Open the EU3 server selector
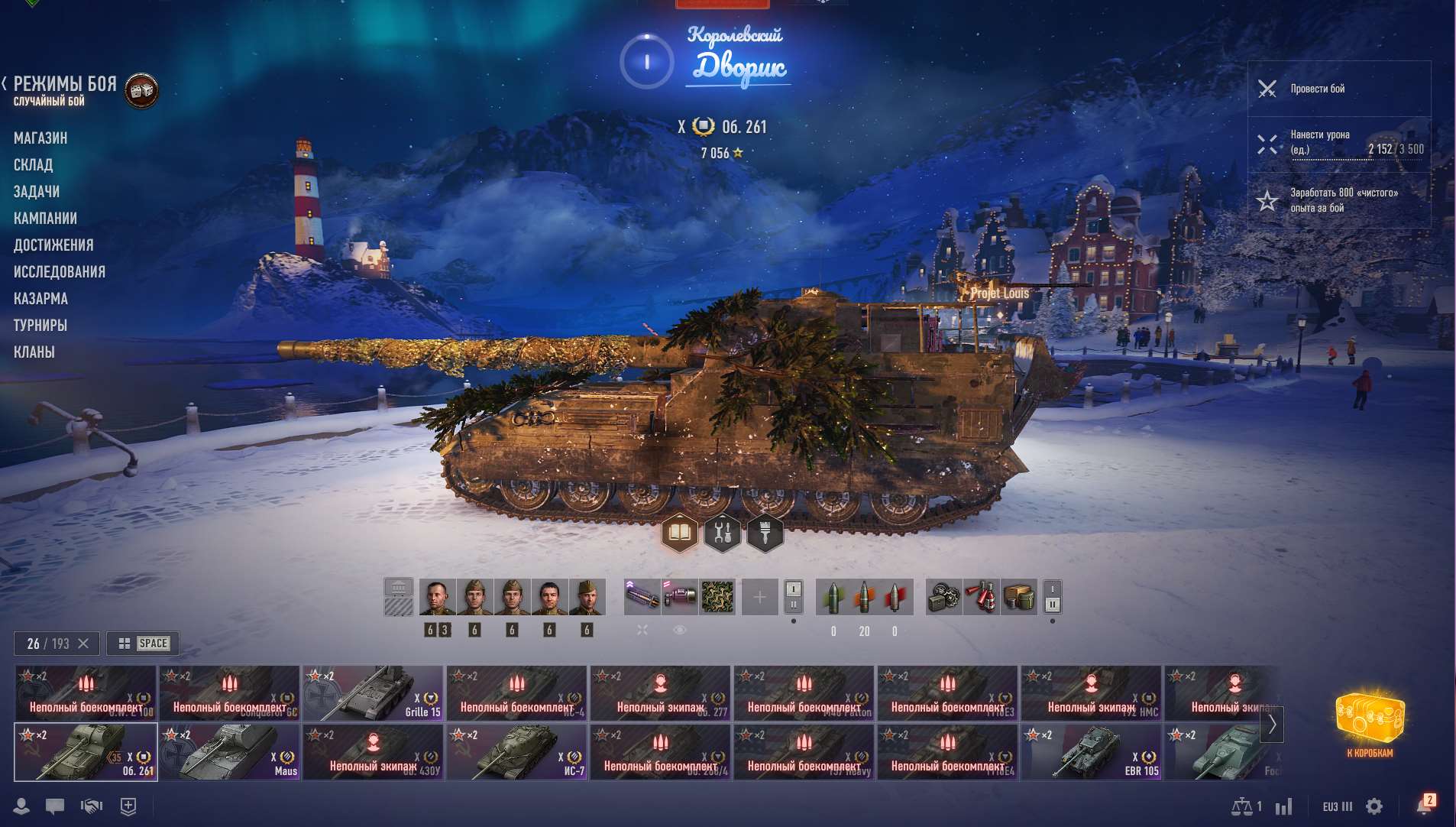 (x=1337, y=806)
